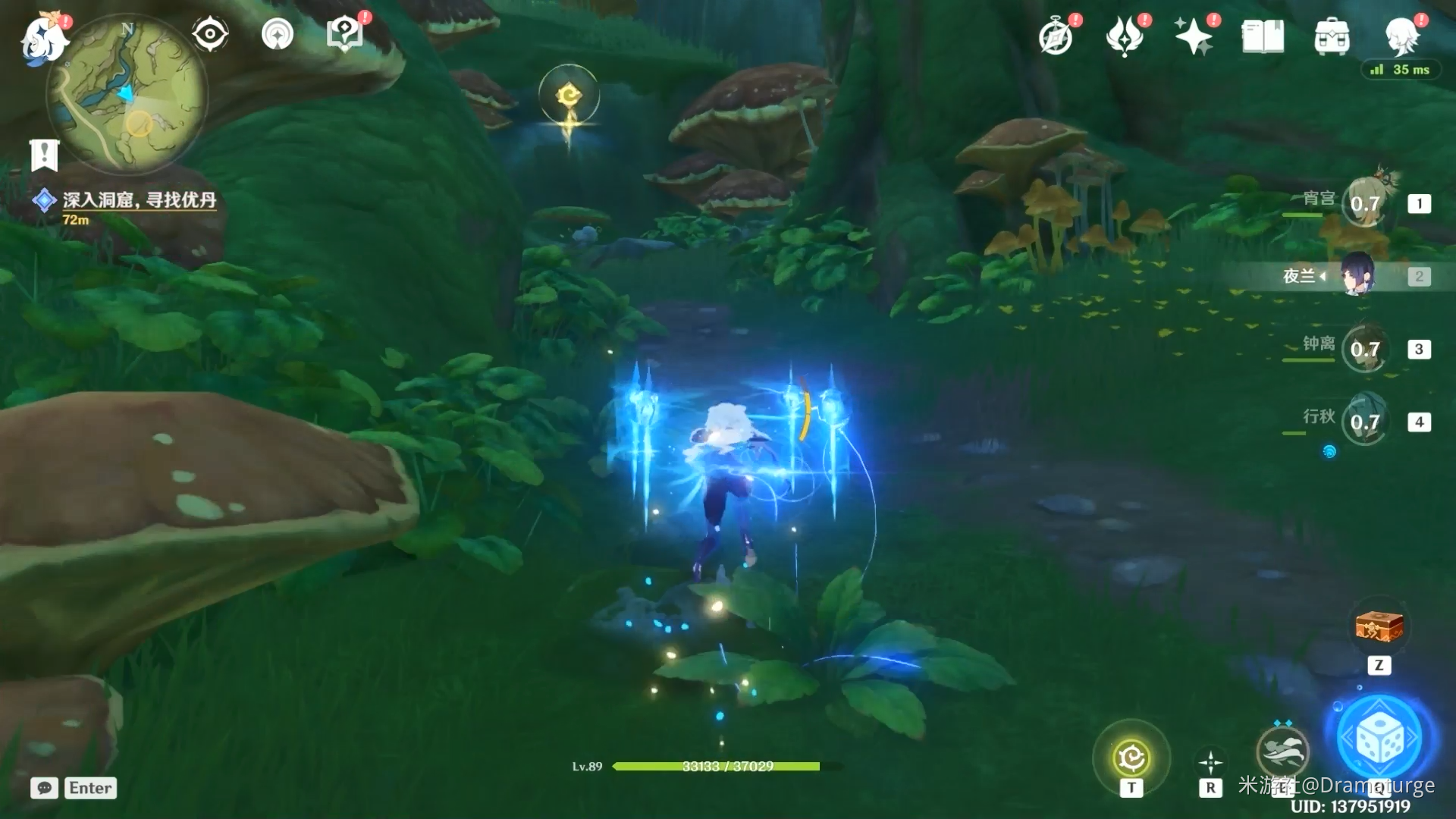Use the treasure chest gadget
The width and height of the screenshot is (1456, 819).
[1379, 628]
